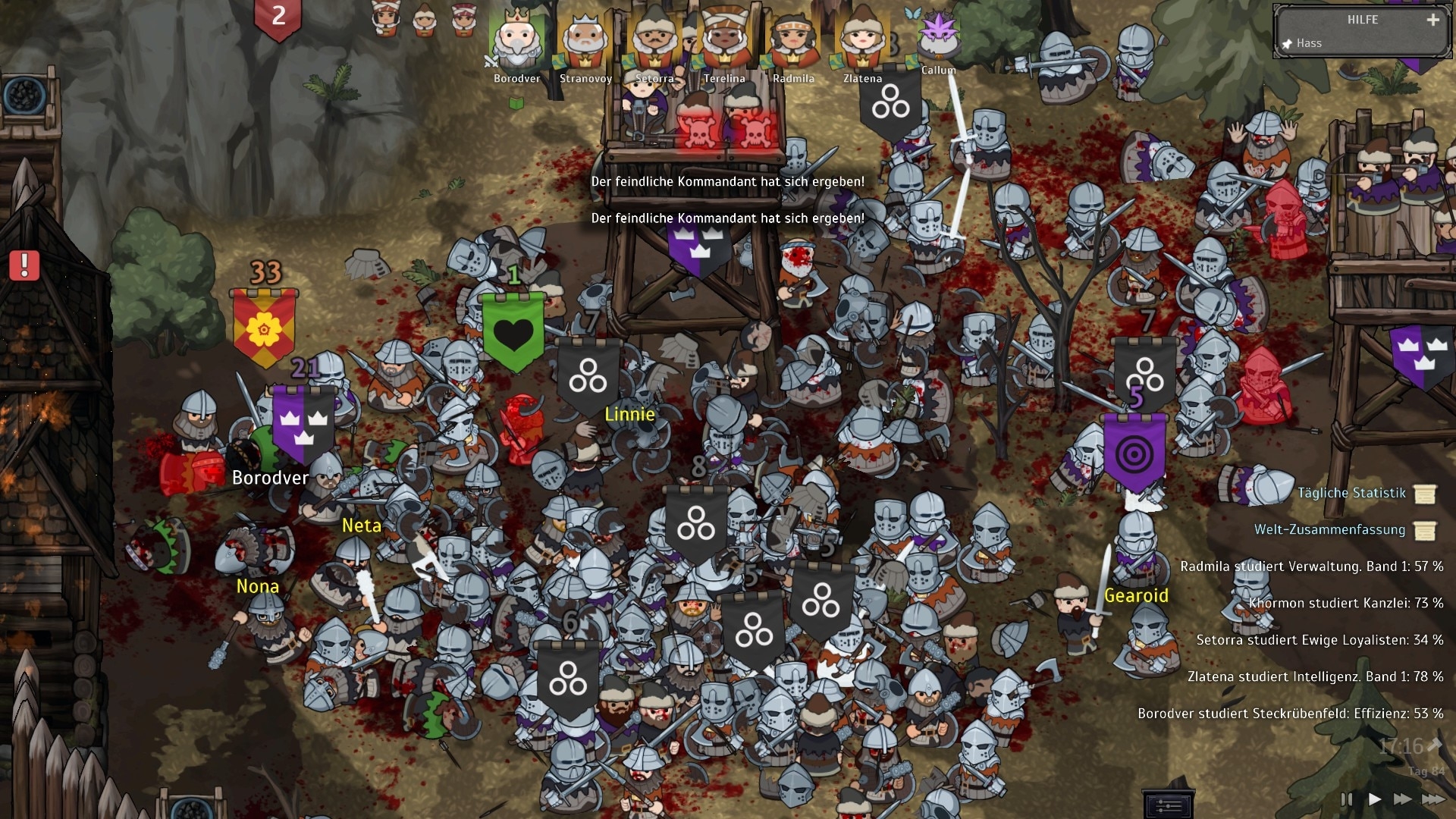Click the Radmila studiert Verwaltung notification
The image size is (1456, 819).
(x=1311, y=566)
